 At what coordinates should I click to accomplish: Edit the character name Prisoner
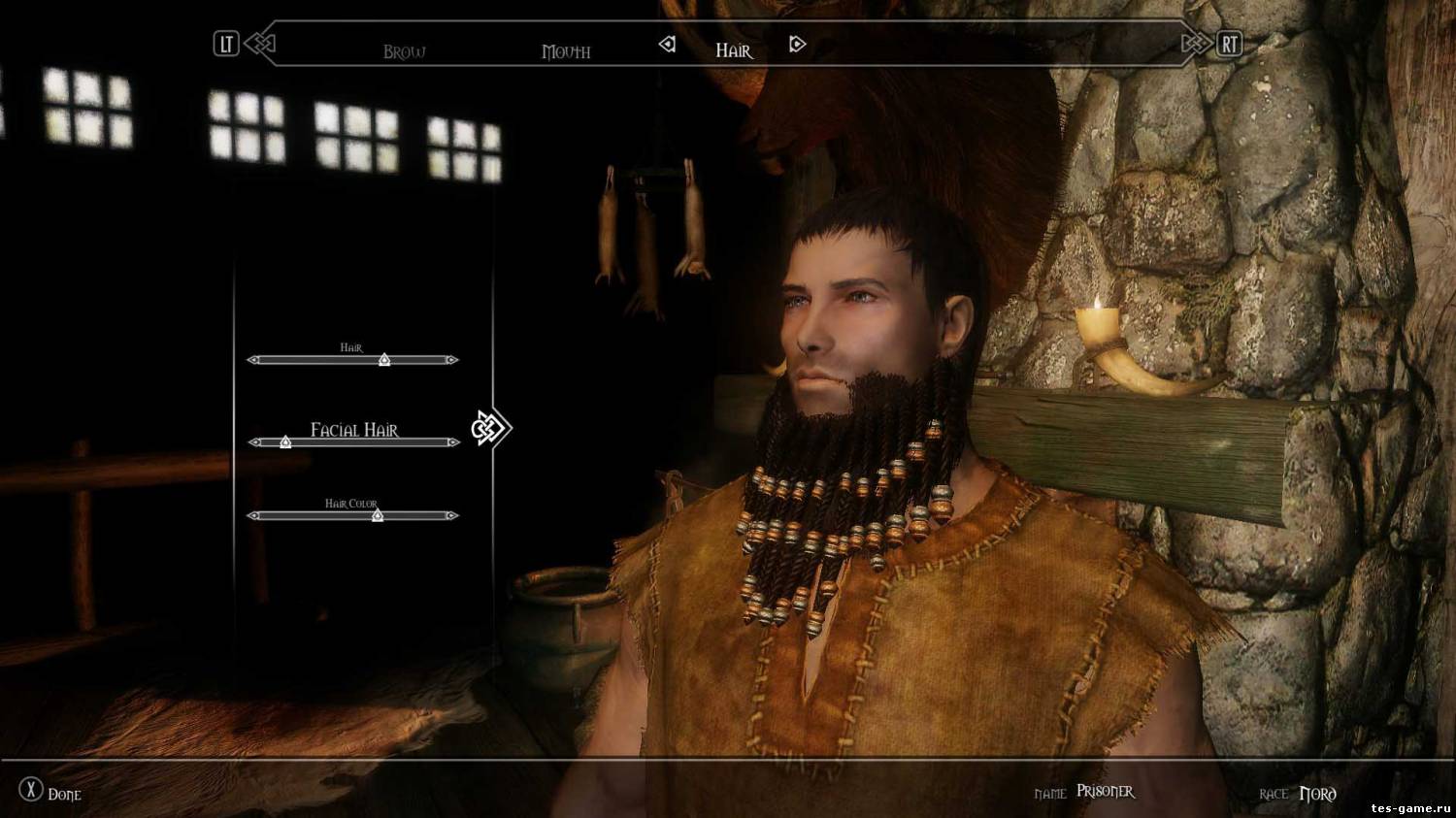coord(1105,792)
